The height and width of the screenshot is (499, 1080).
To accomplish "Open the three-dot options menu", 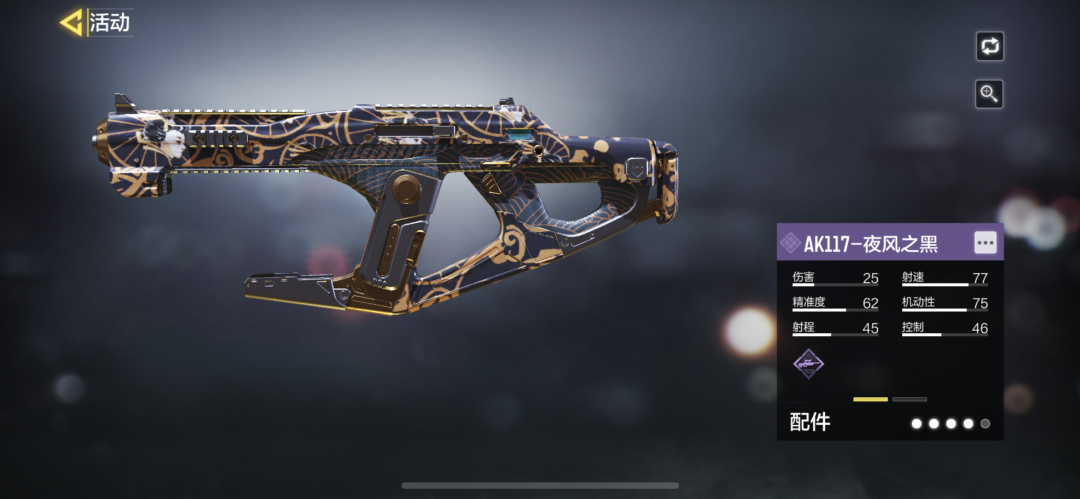I will (x=985, y=243).
